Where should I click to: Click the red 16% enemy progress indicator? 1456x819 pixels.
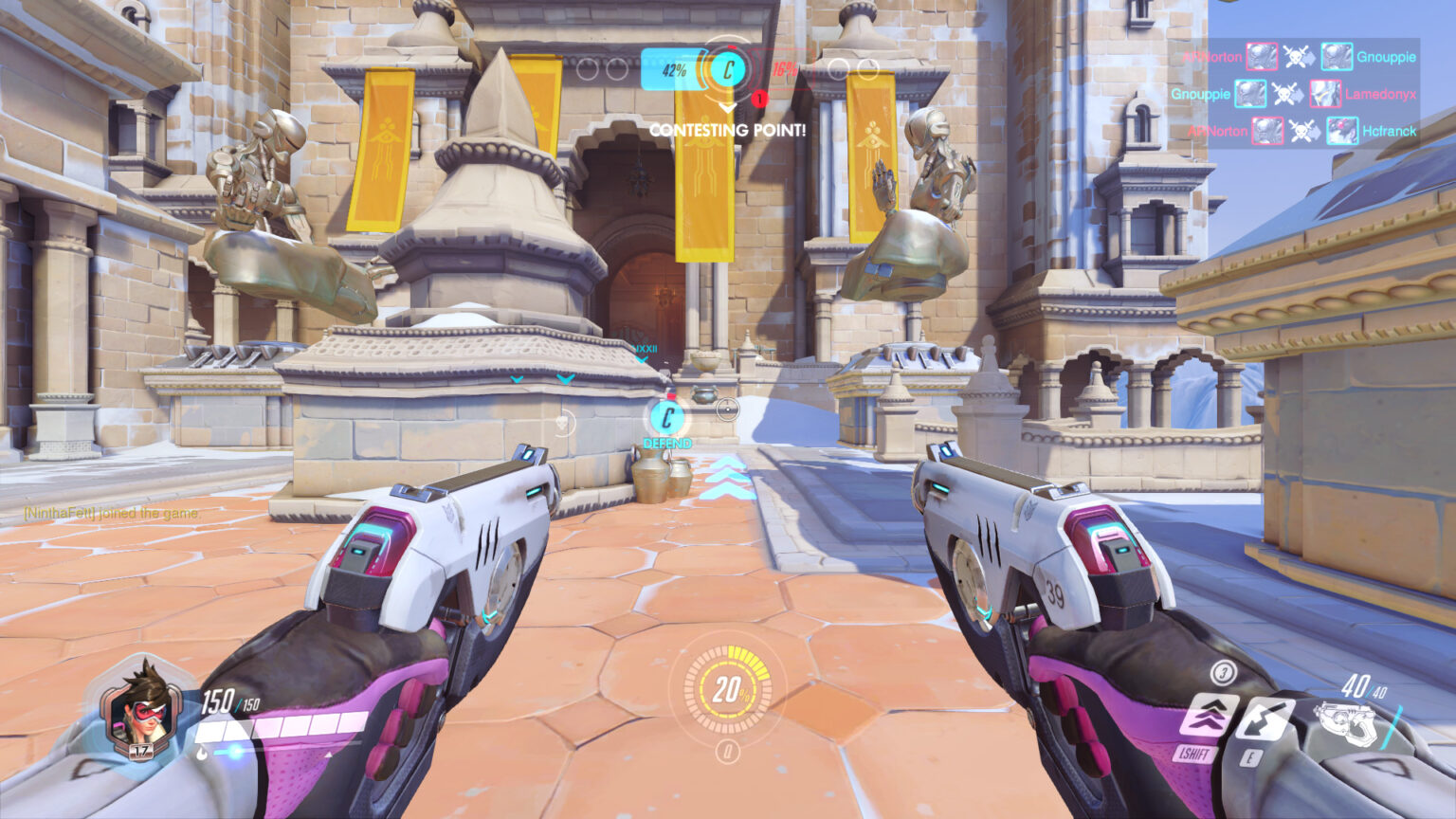point(787,69)
